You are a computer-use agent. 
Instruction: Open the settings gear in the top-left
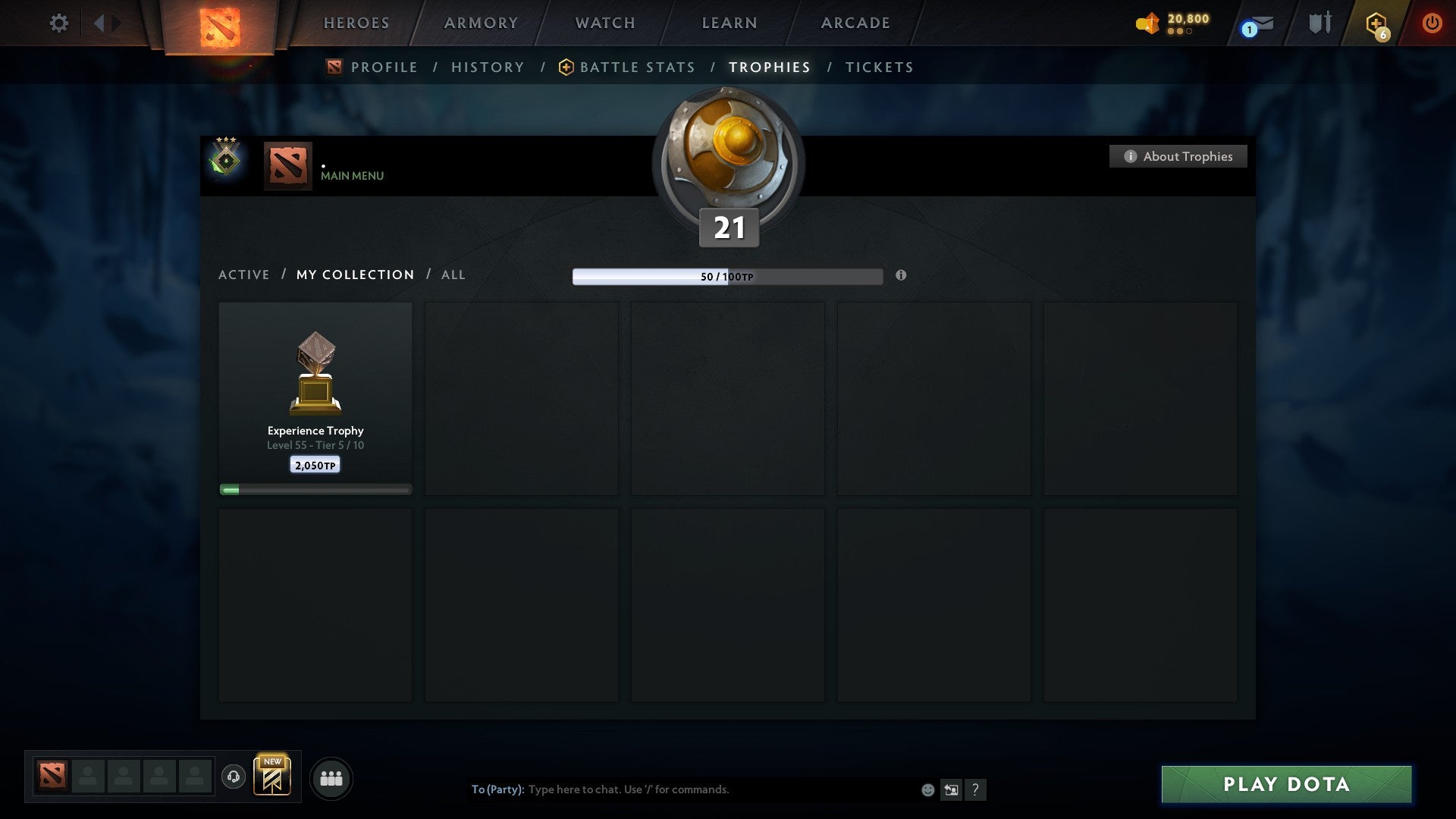coord(59,23)
